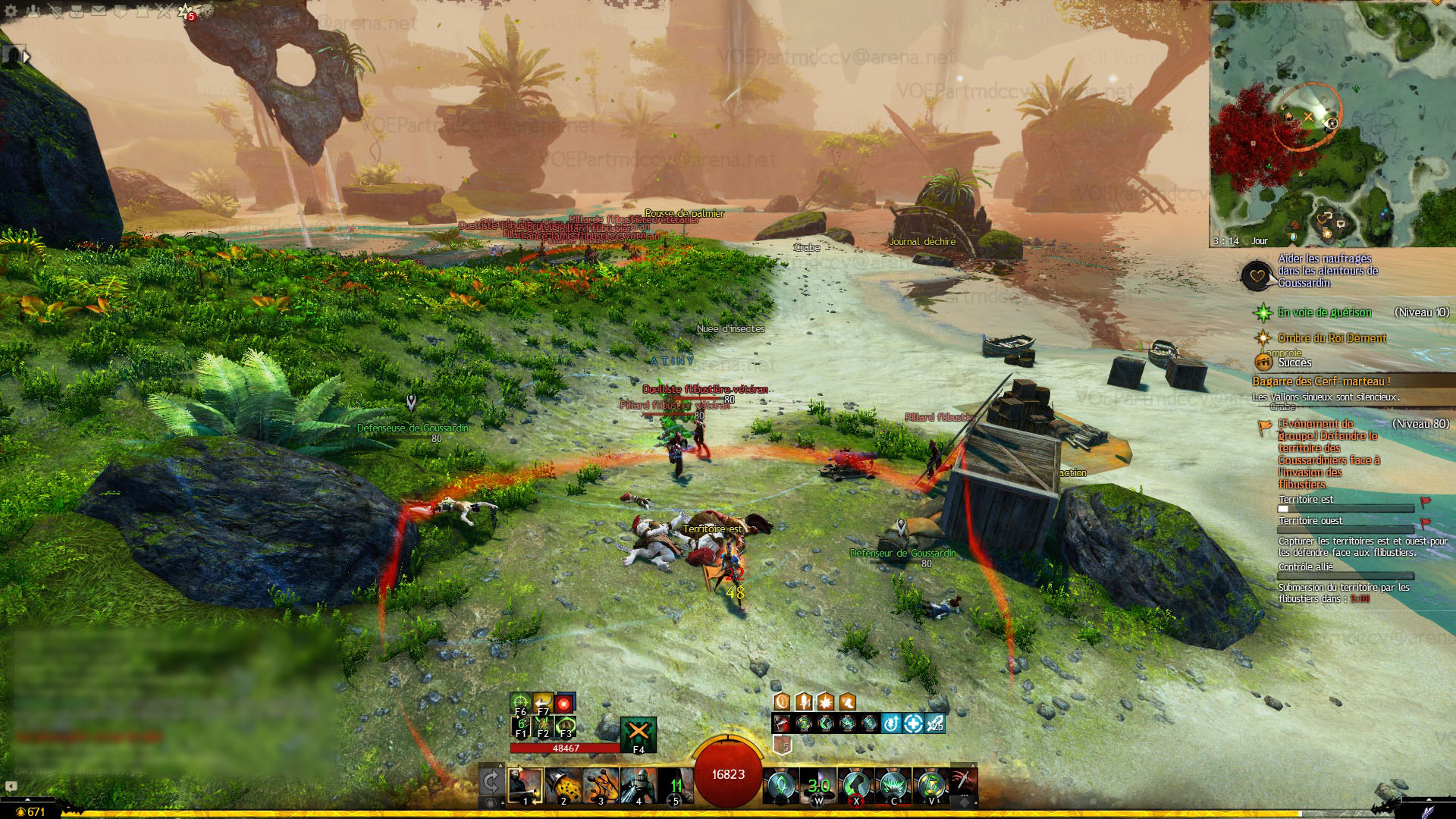Expand the party portrait arrow
The width and height of the screenshot is (1456, 819).
point(27,56)
